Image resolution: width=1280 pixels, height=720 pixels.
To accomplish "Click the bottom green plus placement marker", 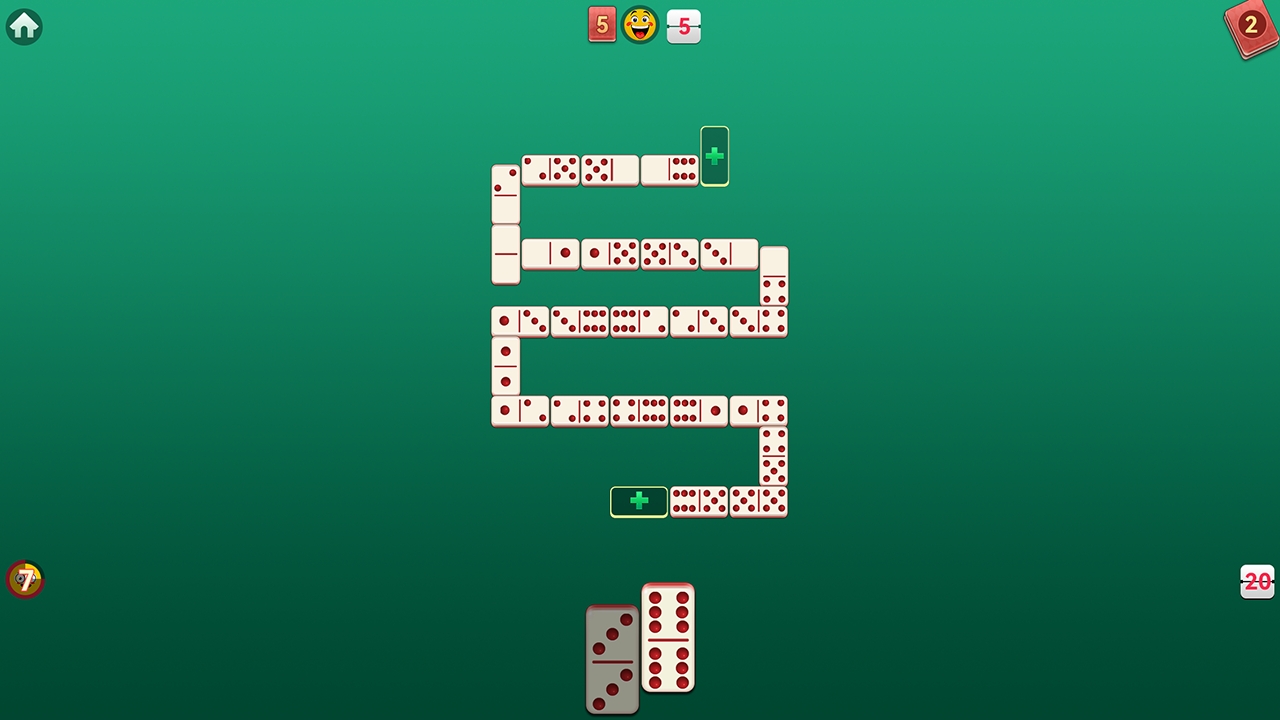I will 638,501.
